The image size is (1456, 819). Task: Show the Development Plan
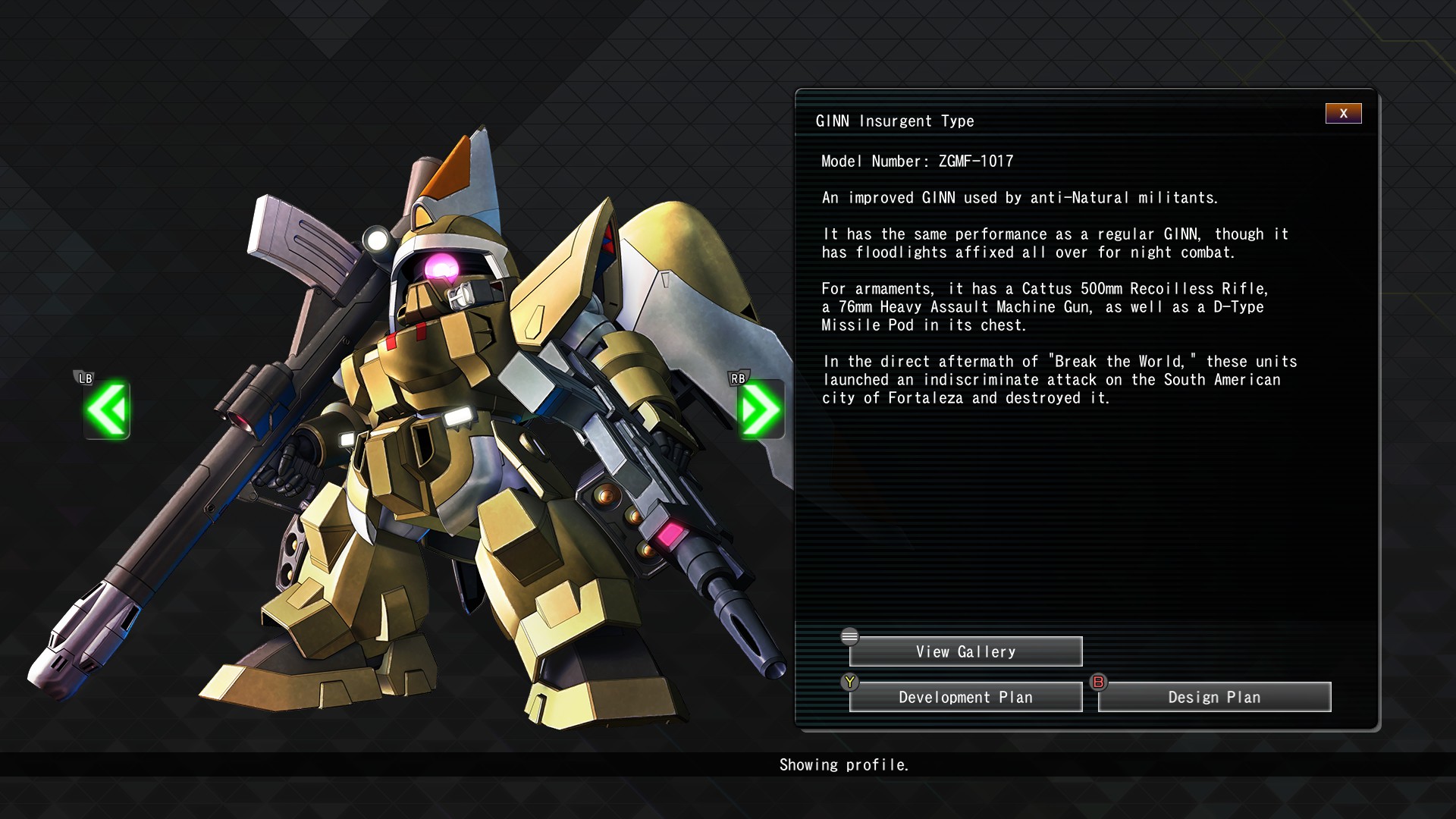click(x=965, y=698)
